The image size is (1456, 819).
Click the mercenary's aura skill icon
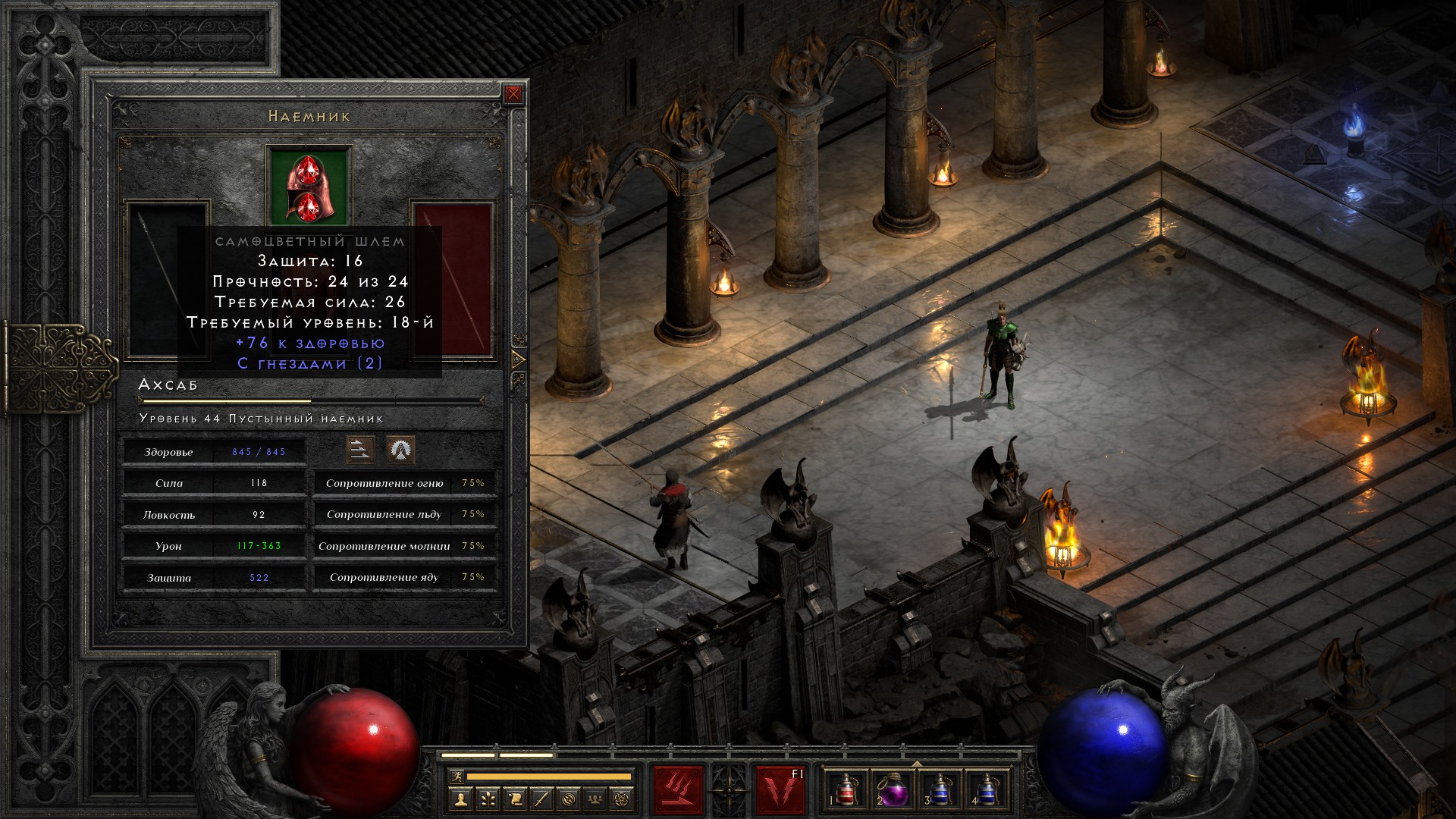(400, 450)
